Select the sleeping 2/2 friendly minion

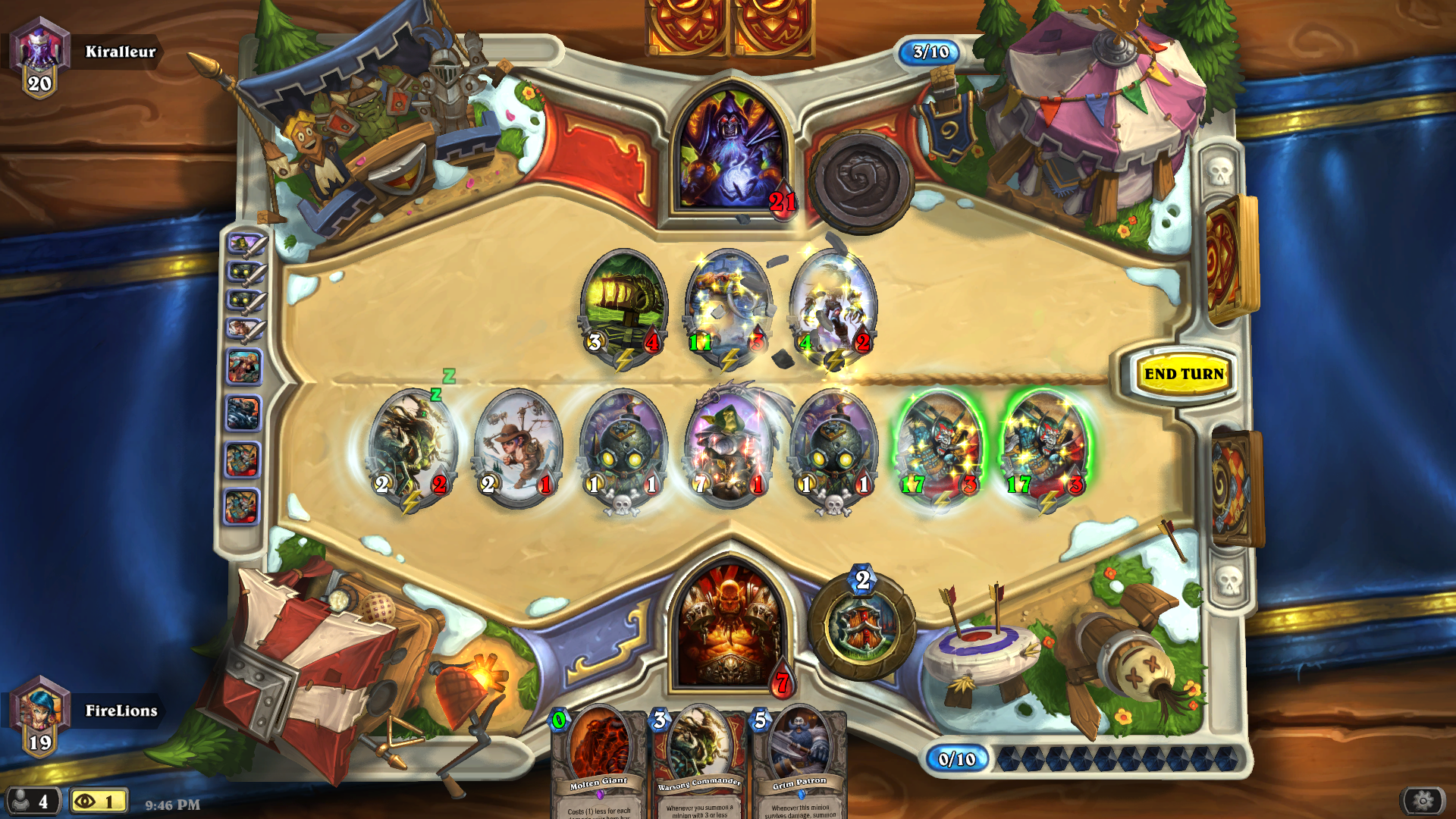tap(412, 447)
